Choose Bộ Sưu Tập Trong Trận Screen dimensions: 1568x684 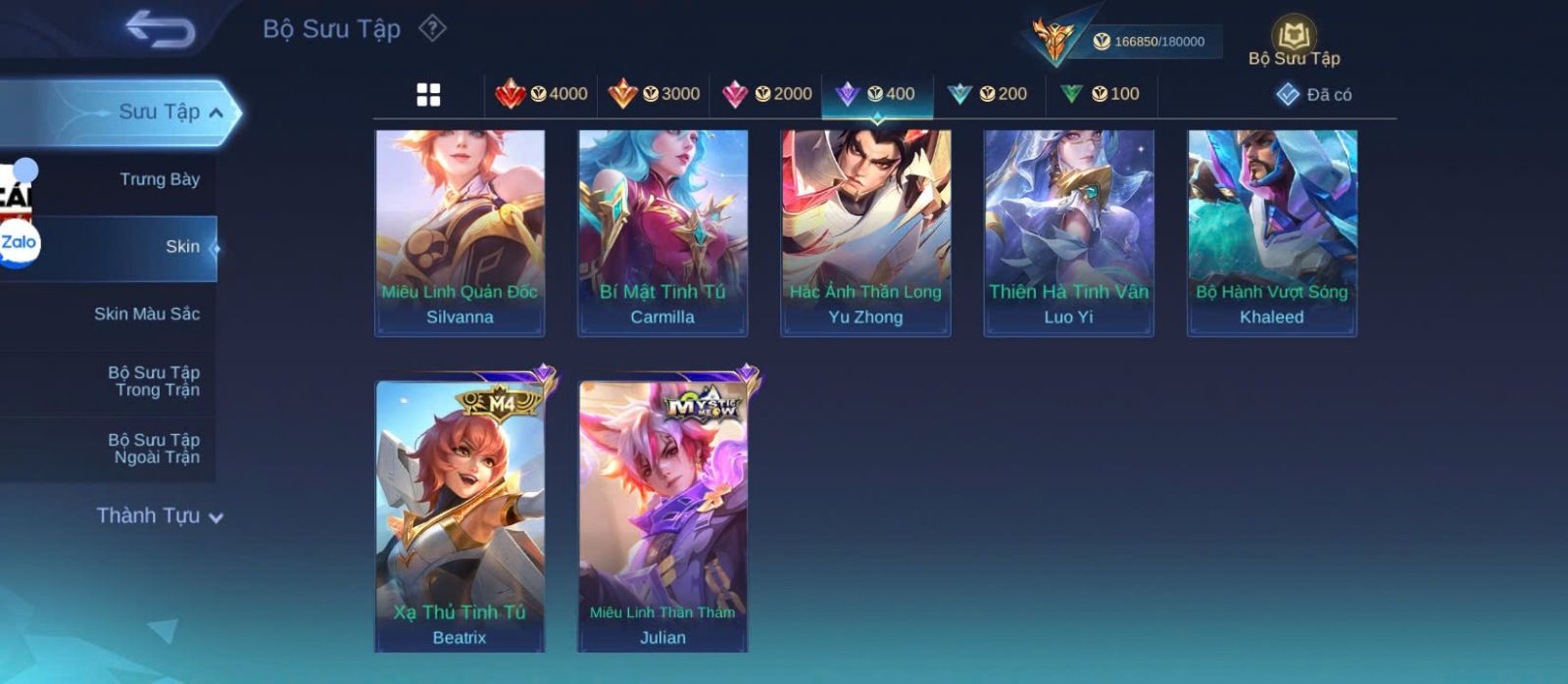pyautogui.click(x=154, y=381)
